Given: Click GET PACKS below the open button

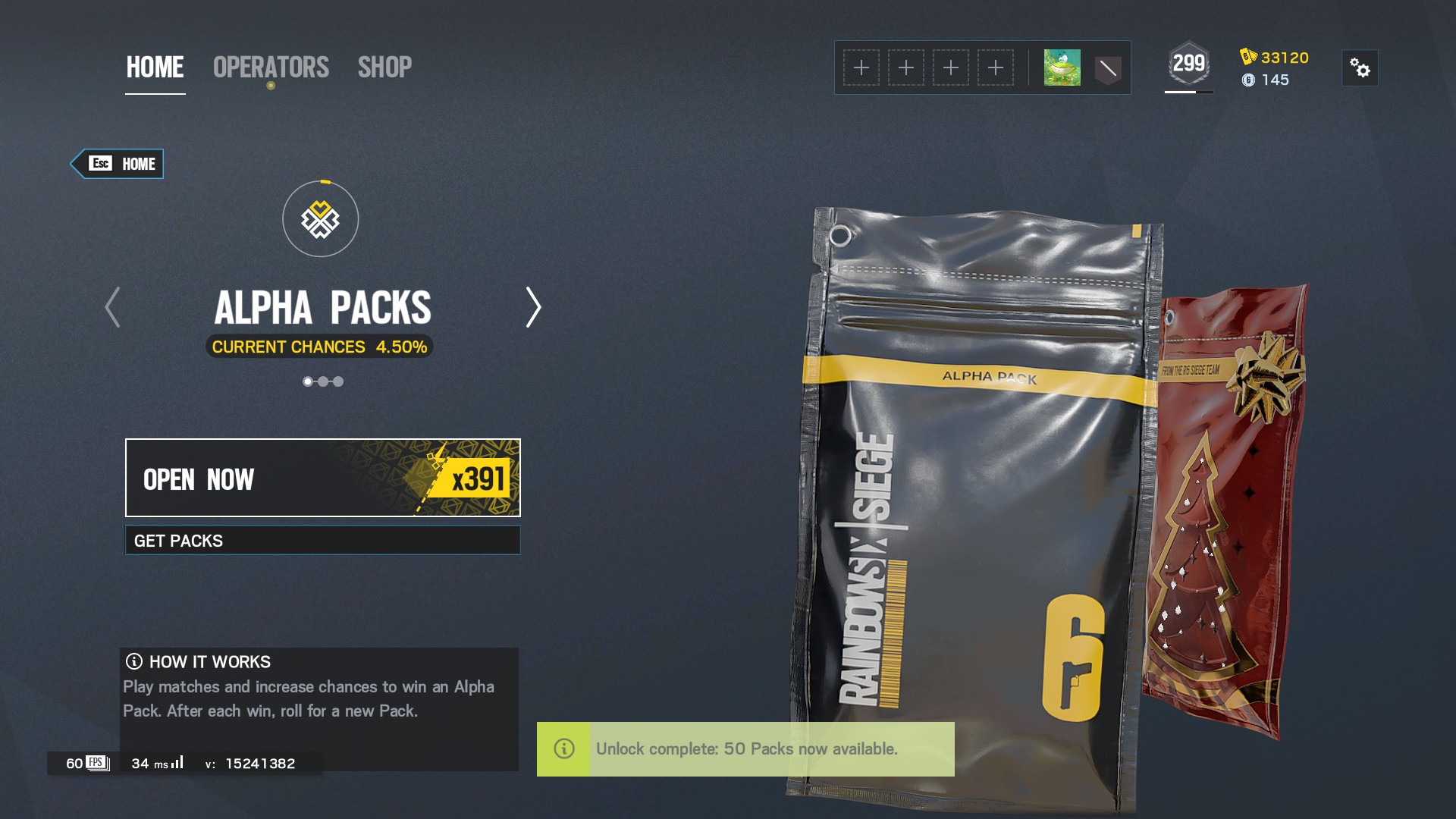Looking at the screenshot, I should pyautogui.click(x=322, y=540).
